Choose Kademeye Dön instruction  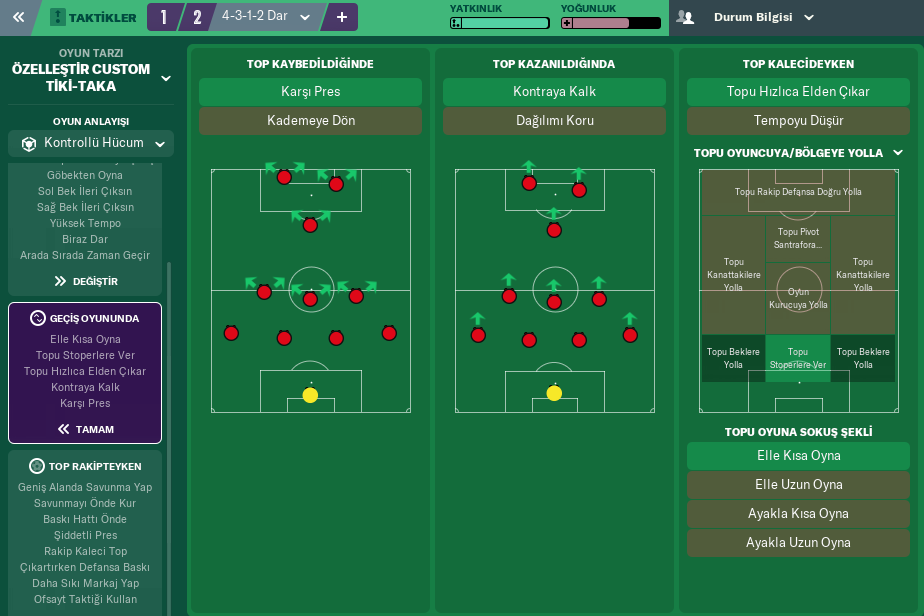[310, 121]
